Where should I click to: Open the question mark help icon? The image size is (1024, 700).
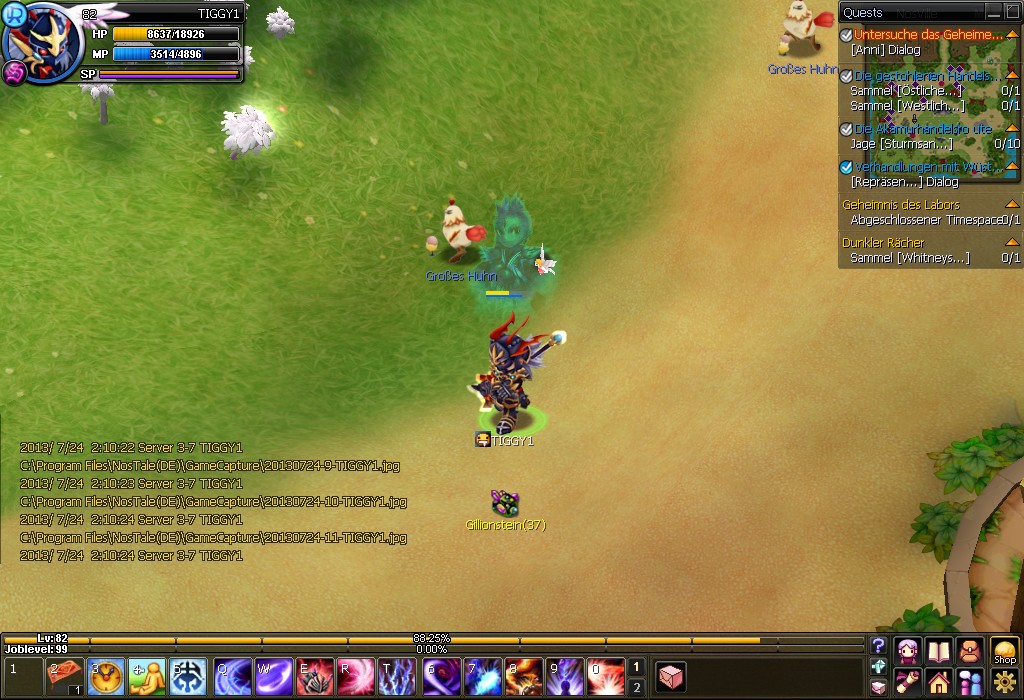878,646
